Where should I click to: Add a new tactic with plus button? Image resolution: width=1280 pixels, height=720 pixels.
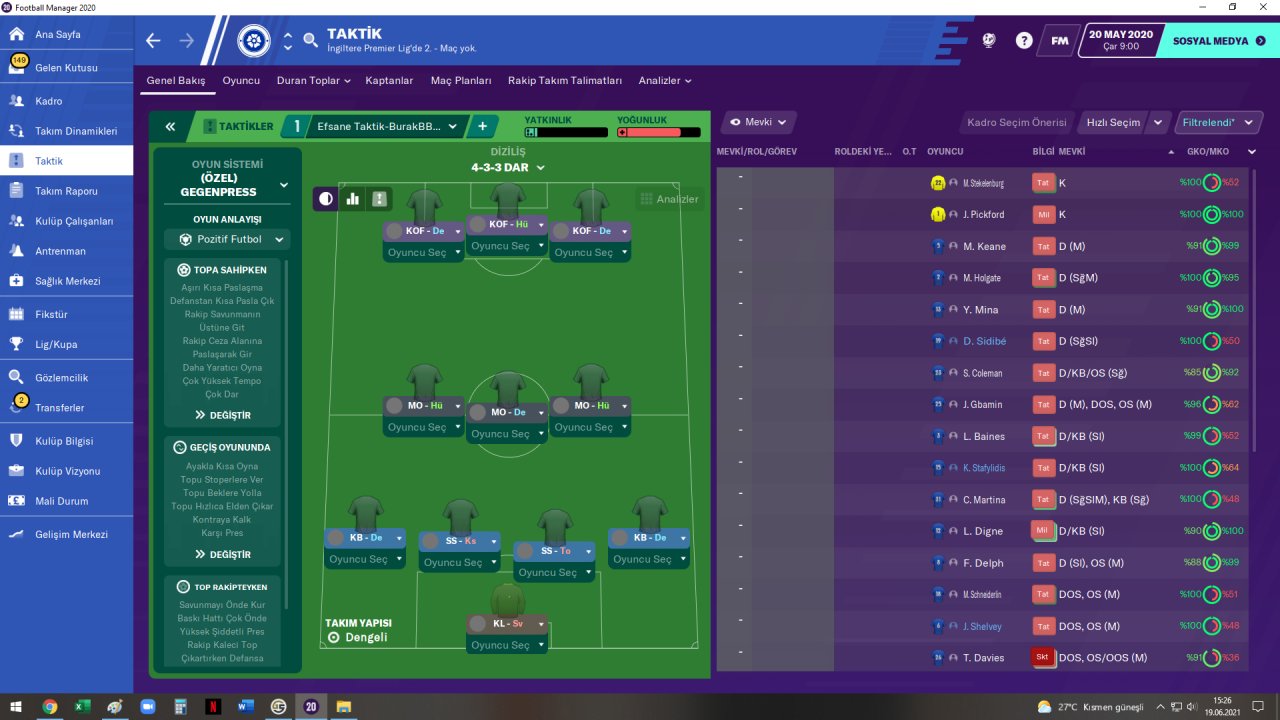(x=482, y=127)
